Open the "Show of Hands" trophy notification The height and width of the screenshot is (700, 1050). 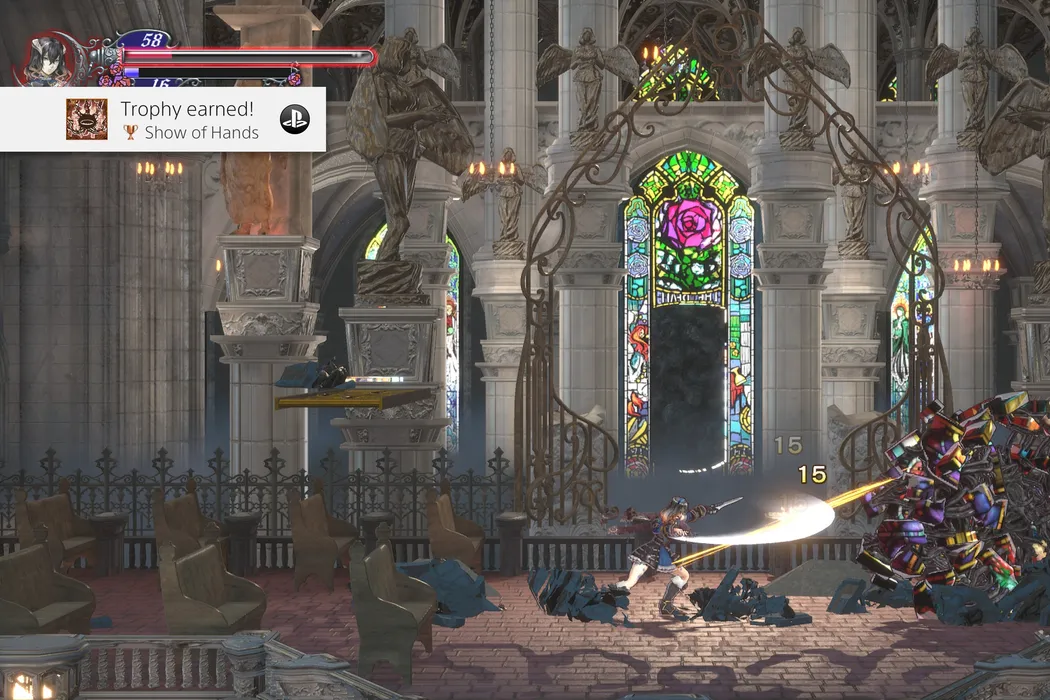pos(188,120)
